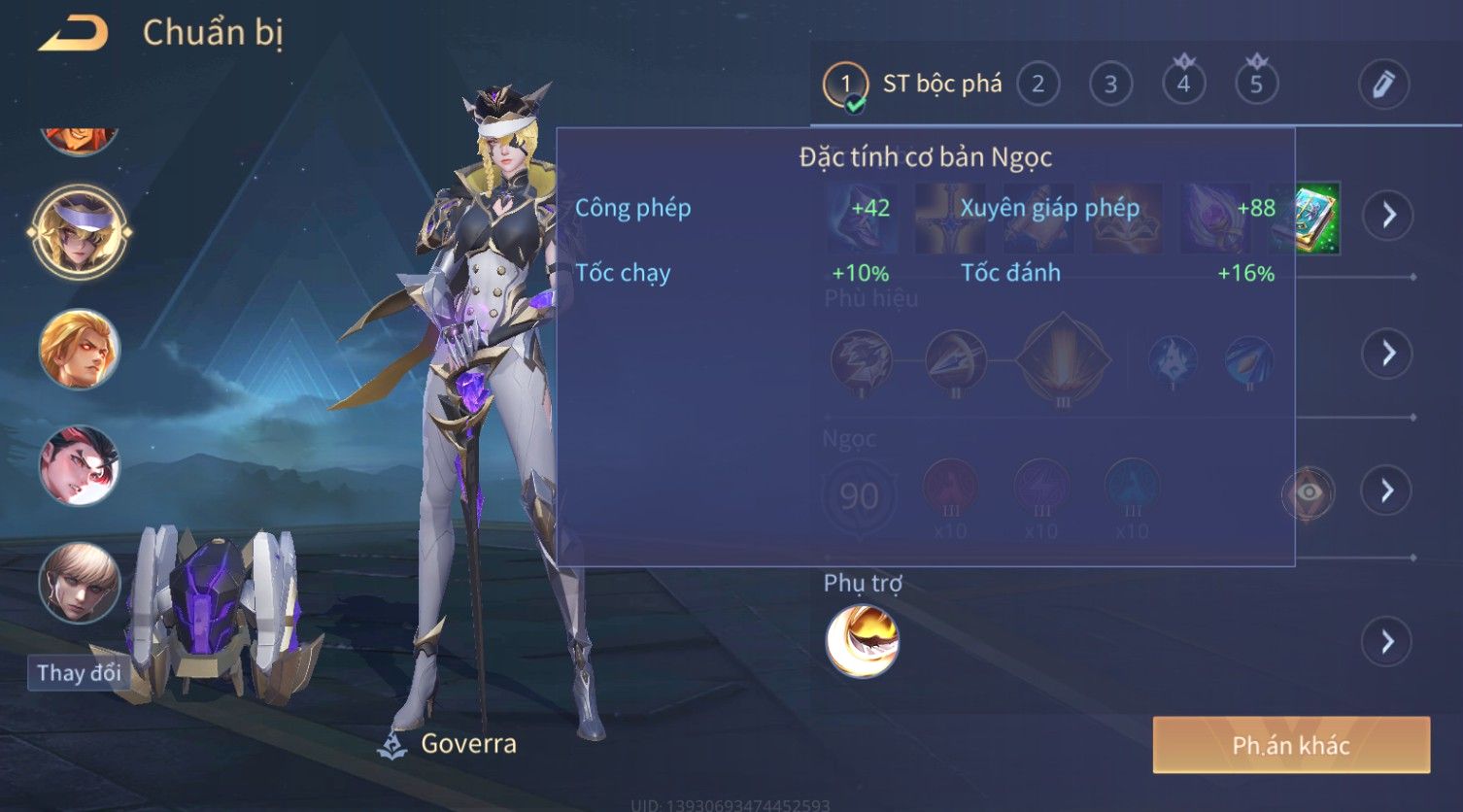
Task: Choose the golden-haired red-eyed hero portrait
Action: [80, 349]
